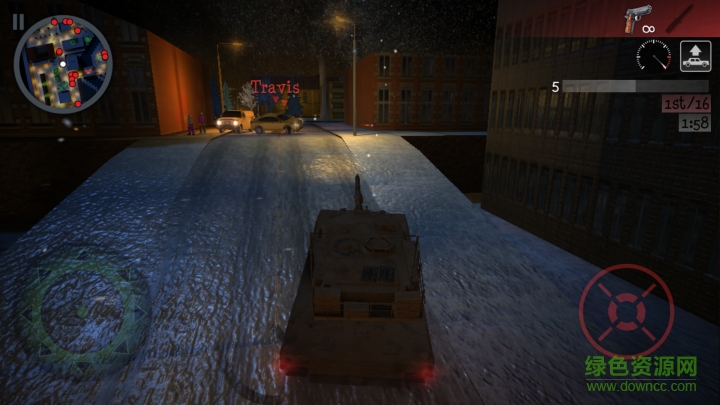Pause the game with the pause icon
The width and height of the screenshot is (720, 405).
coord(18,20)
